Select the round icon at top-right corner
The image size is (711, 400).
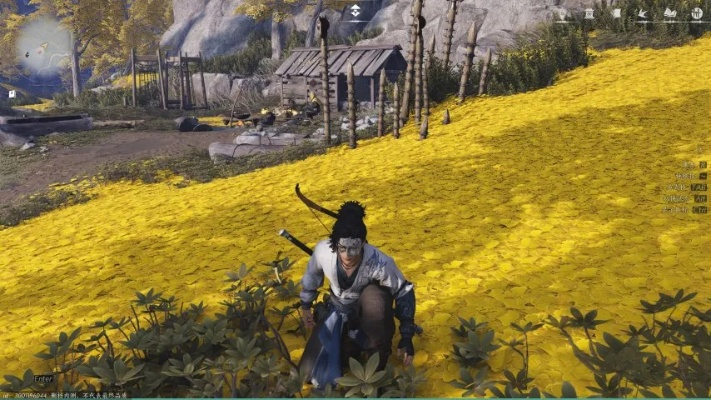[x=697, y=13]
